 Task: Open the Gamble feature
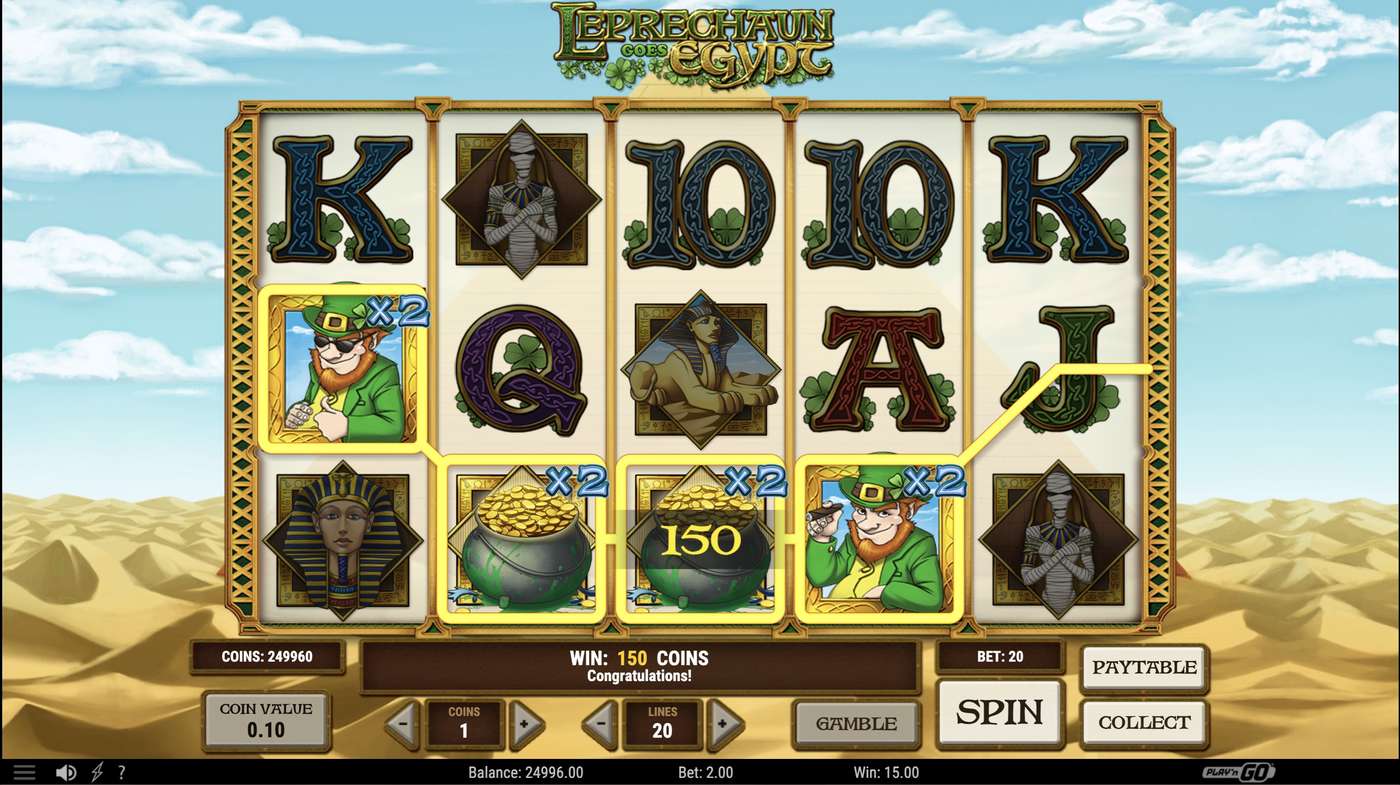(856, 723)
